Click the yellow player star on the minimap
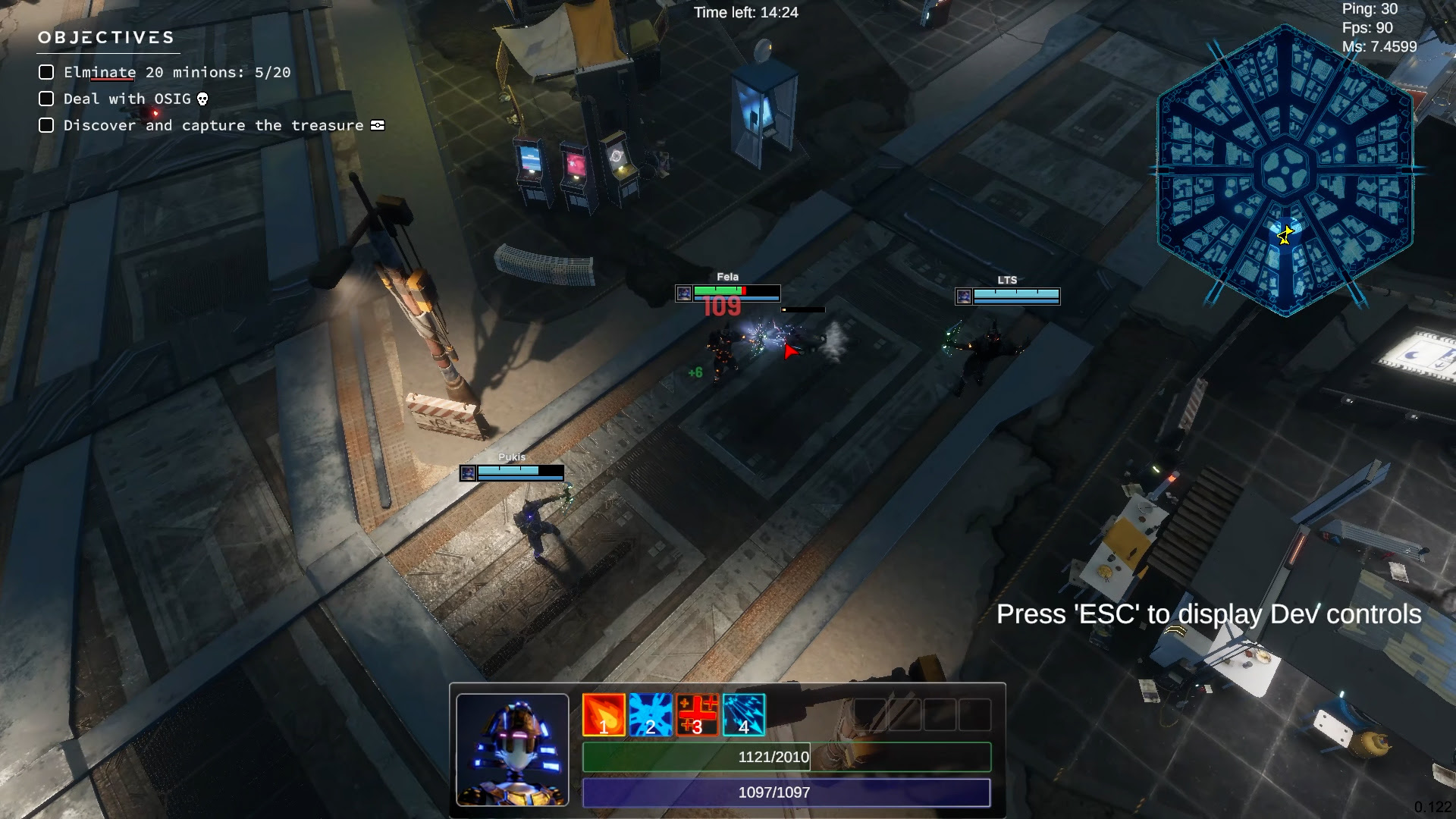Image resolution: width=1456 pixels, height=819 pixels. click(1284, 236)
